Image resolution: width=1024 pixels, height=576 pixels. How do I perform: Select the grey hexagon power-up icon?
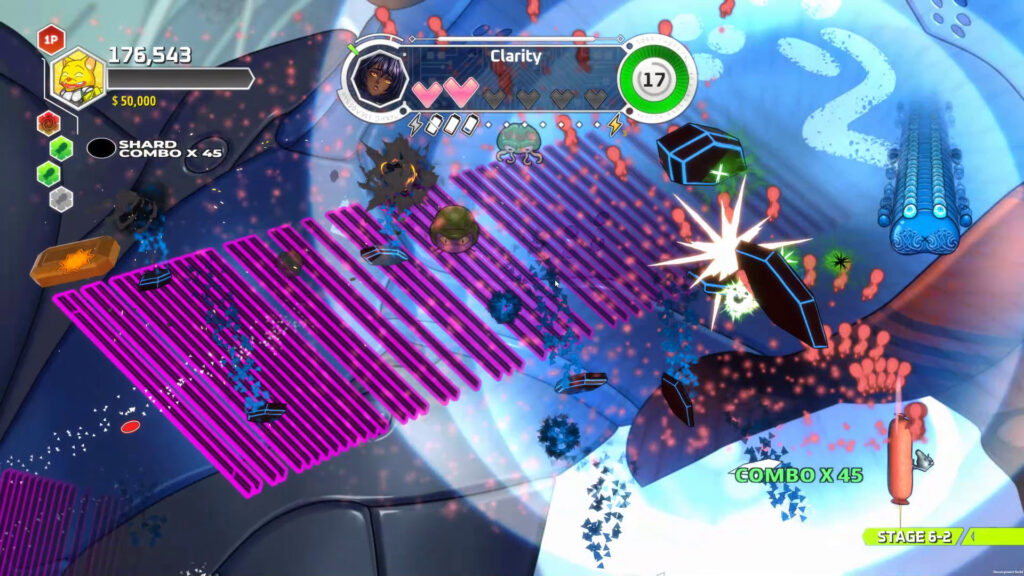pyautogui.click(x=62, y=197)
